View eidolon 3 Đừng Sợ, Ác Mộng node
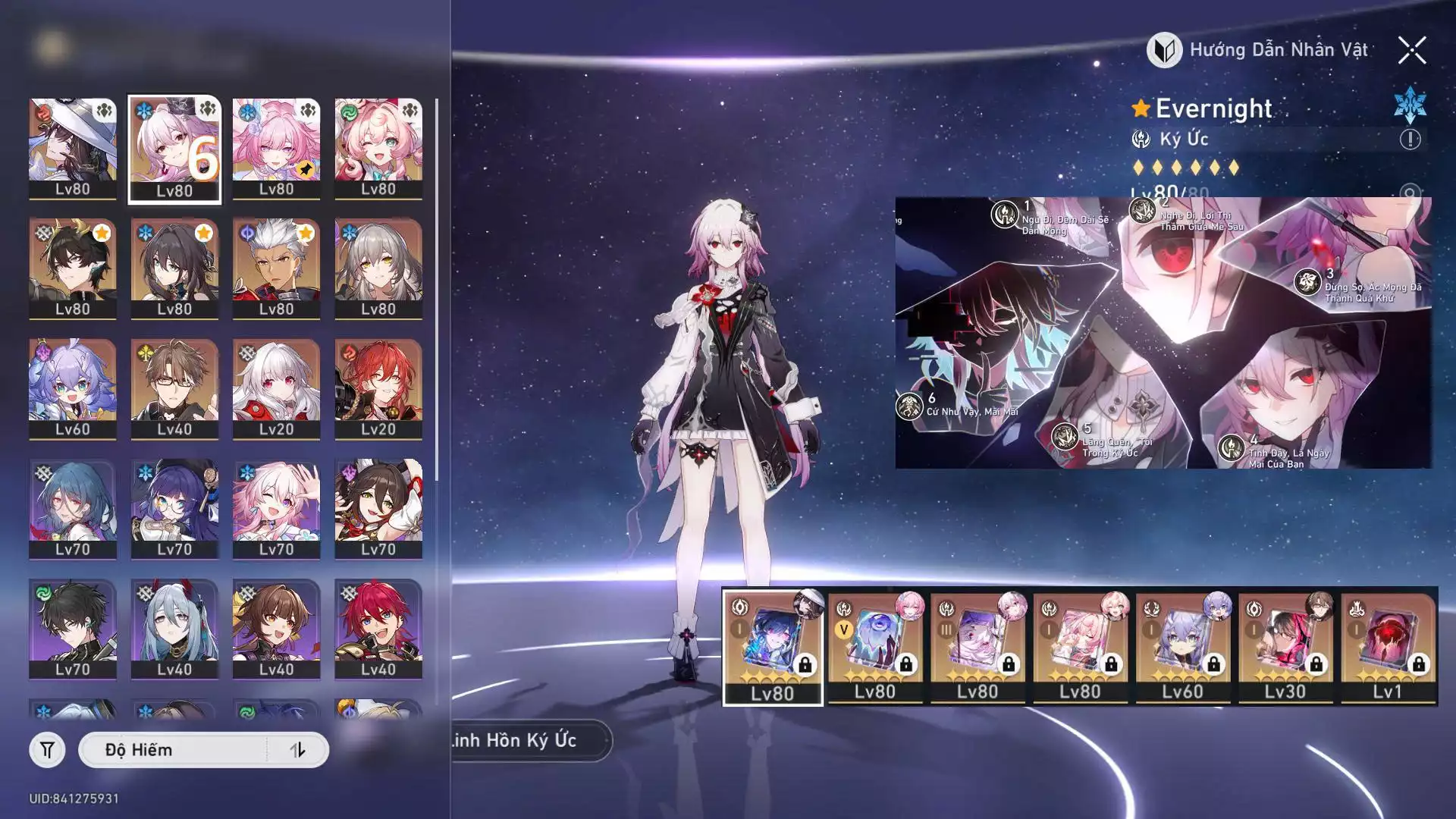This screenshot has width=1456, height=819. [1307, 283]
